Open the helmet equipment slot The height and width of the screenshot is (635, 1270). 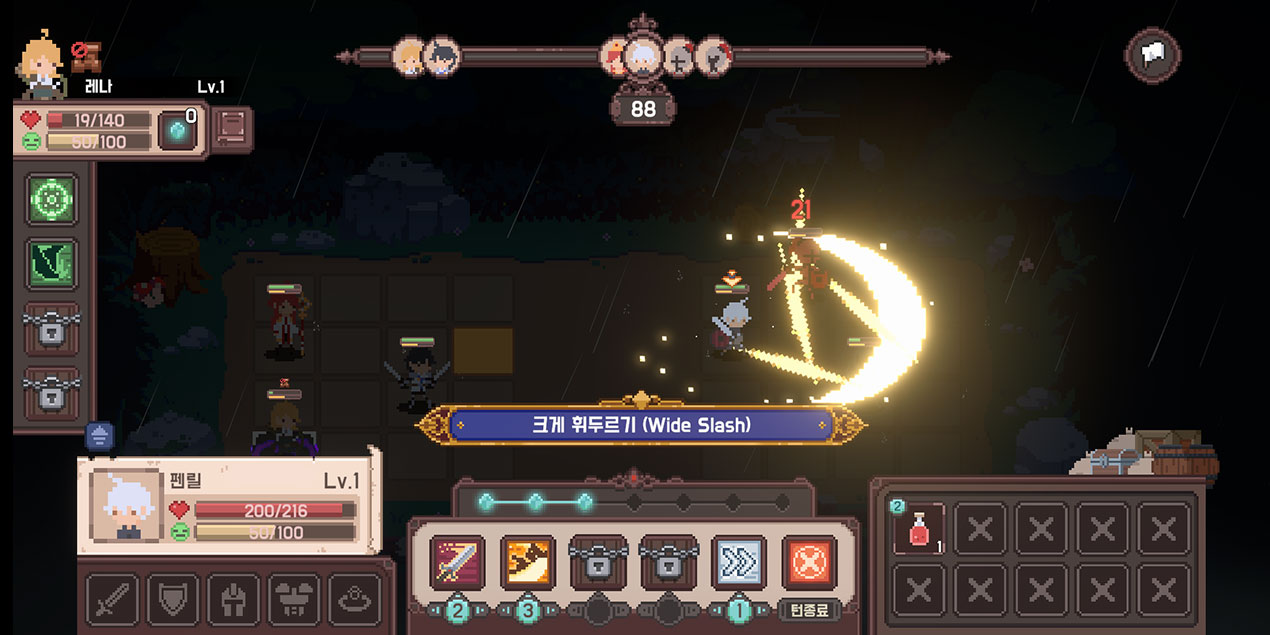[233, 599]
